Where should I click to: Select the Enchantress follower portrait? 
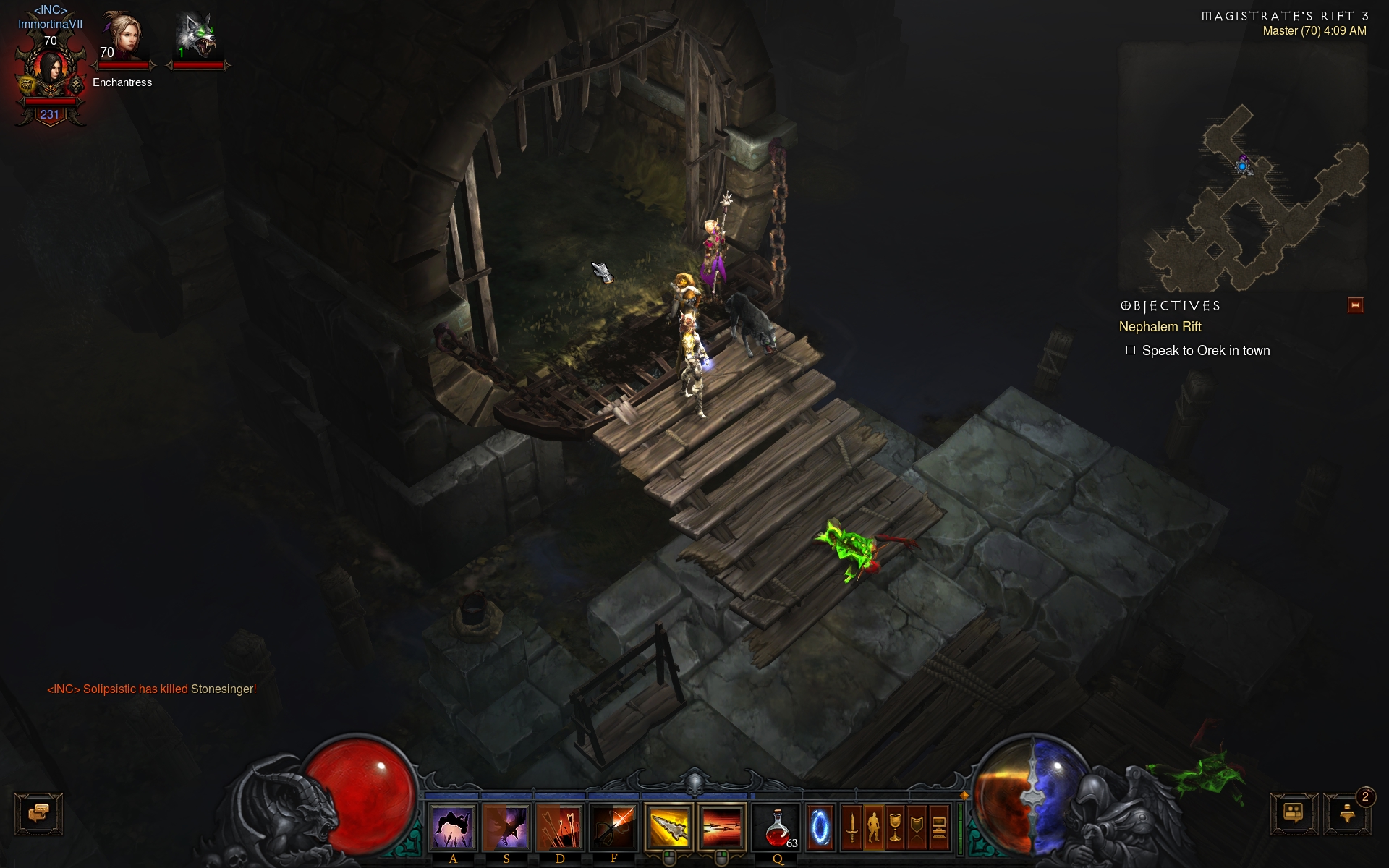[122, 36]
